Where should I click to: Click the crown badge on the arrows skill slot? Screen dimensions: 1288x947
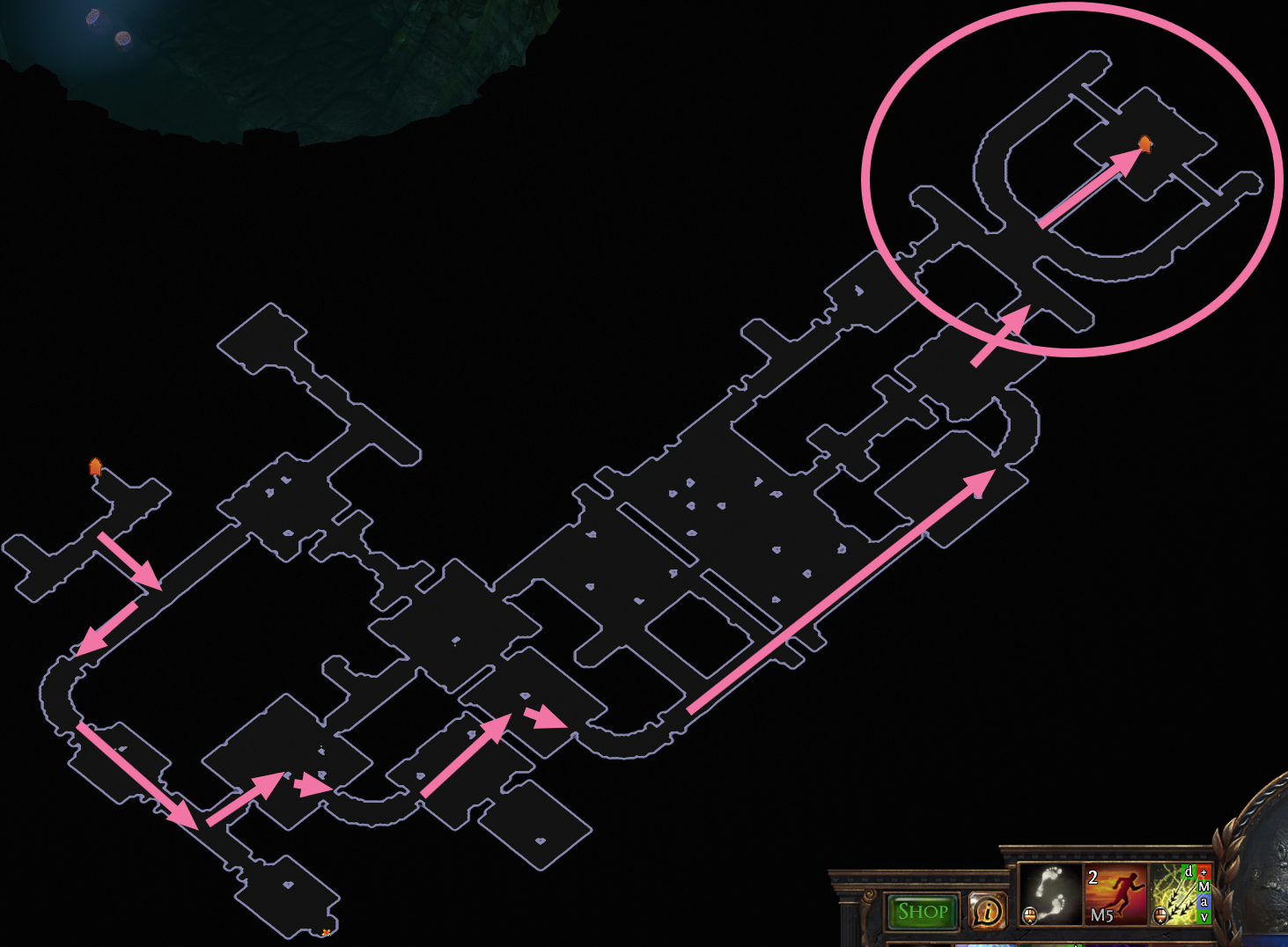[1160, 915]
